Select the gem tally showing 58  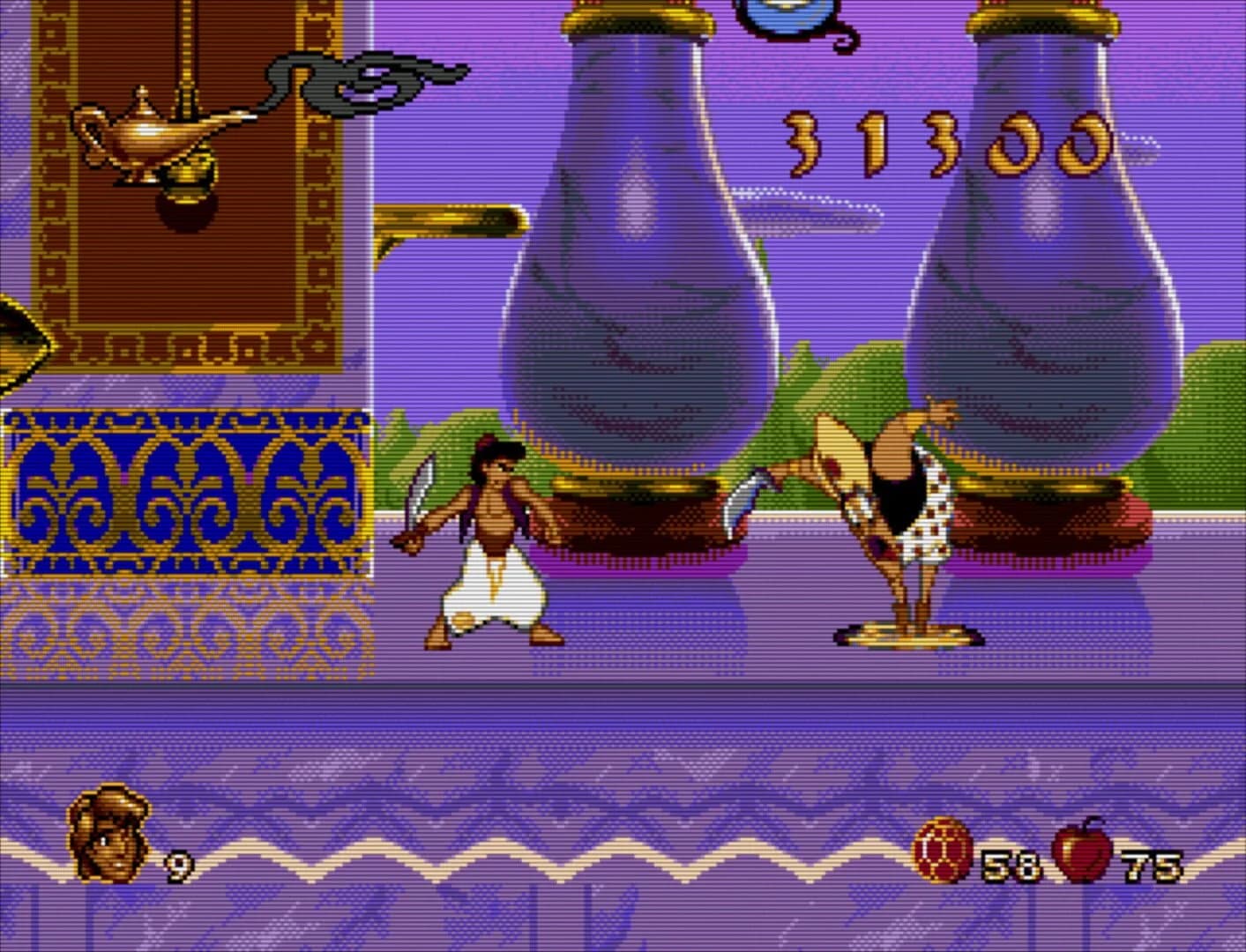[1014, 864]
